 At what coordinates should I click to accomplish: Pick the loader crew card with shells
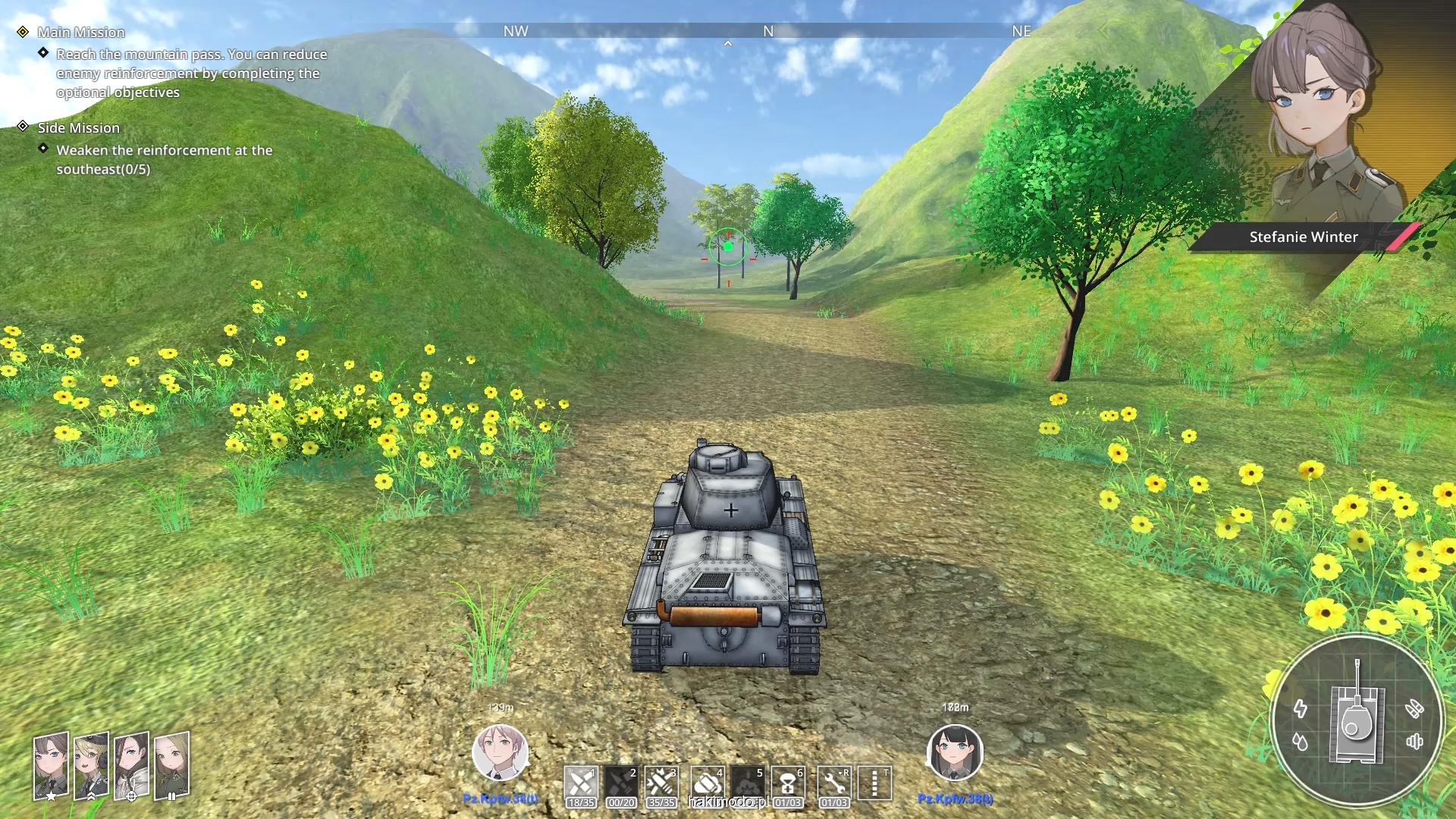click(171, 766)
